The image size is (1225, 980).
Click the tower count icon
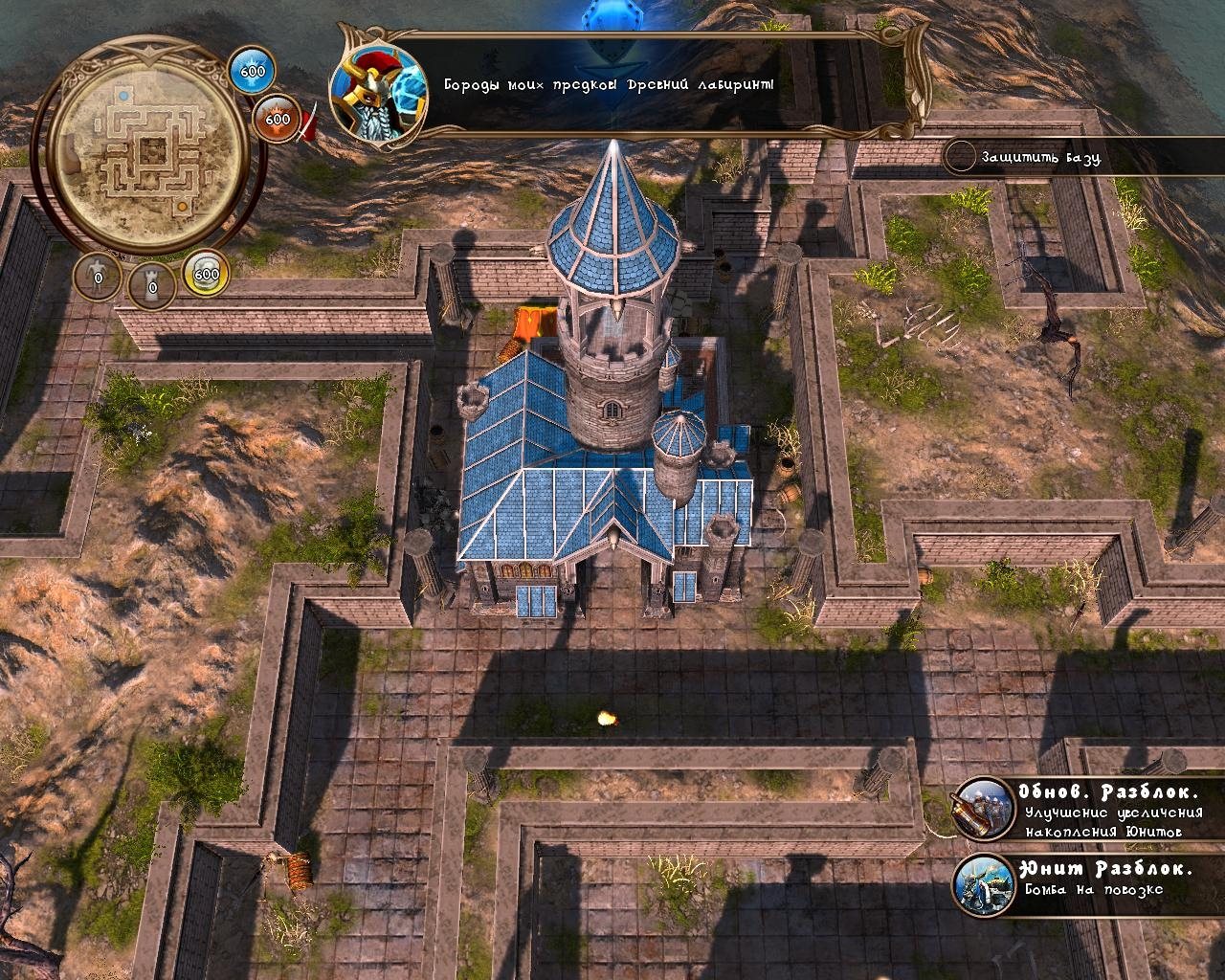click(151, 281)
